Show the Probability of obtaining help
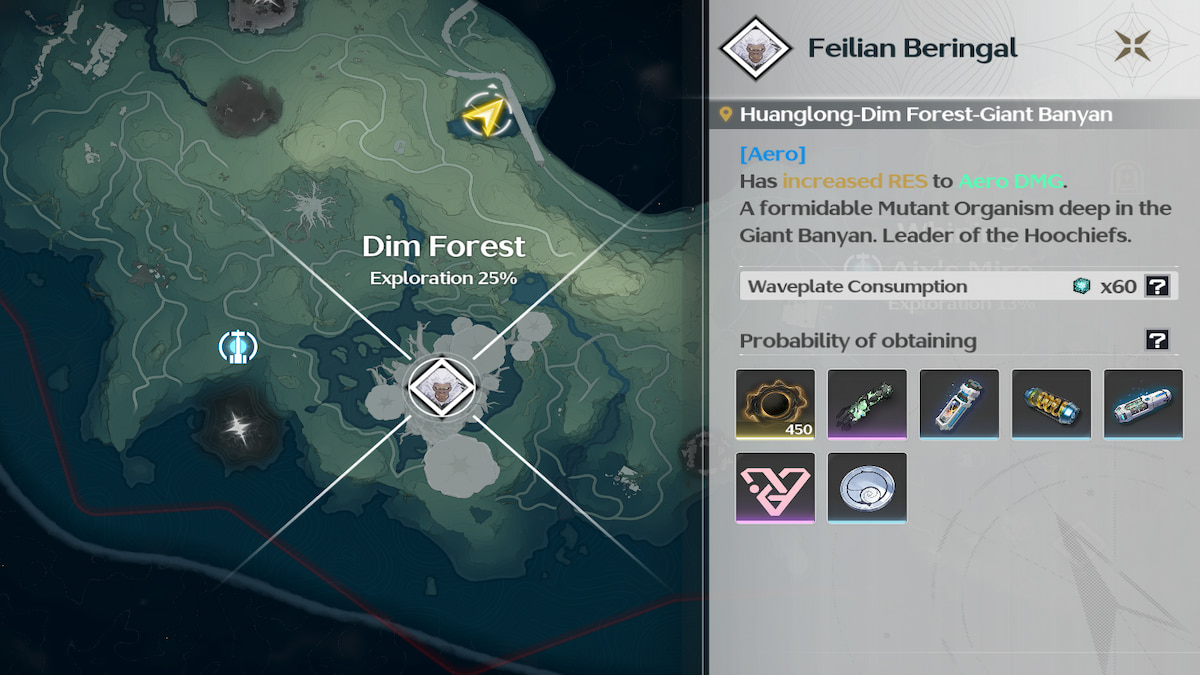1200x675 pixels. click(1157, 341)
